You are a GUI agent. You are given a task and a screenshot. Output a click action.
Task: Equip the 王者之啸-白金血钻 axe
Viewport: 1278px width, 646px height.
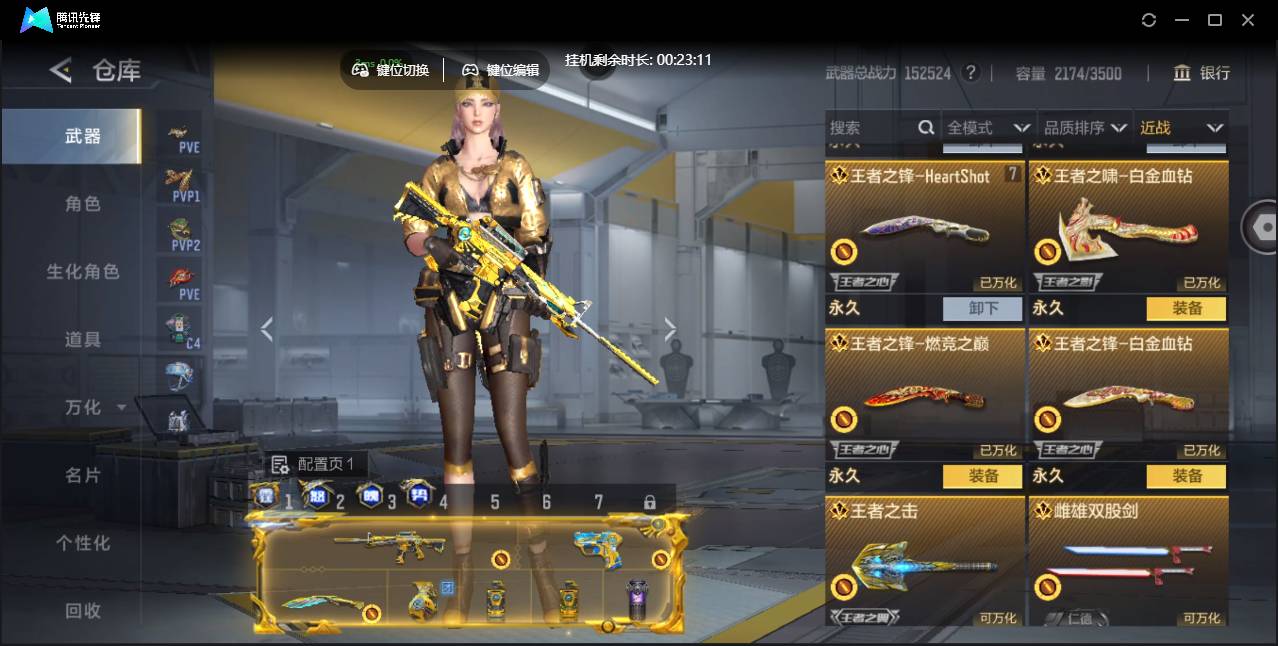1186,308
